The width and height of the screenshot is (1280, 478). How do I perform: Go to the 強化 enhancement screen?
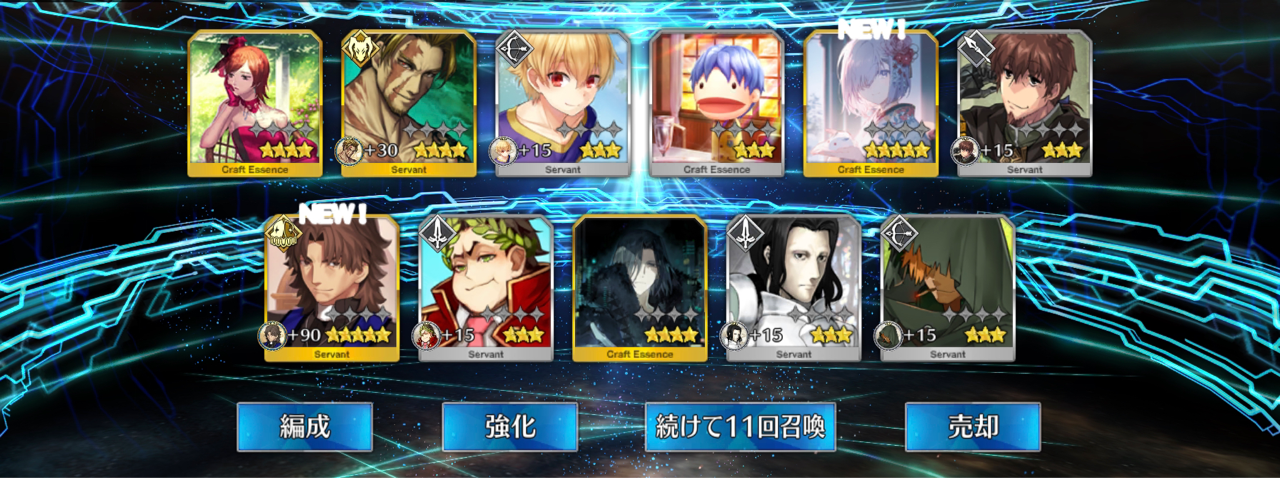(x=509, y=427)
